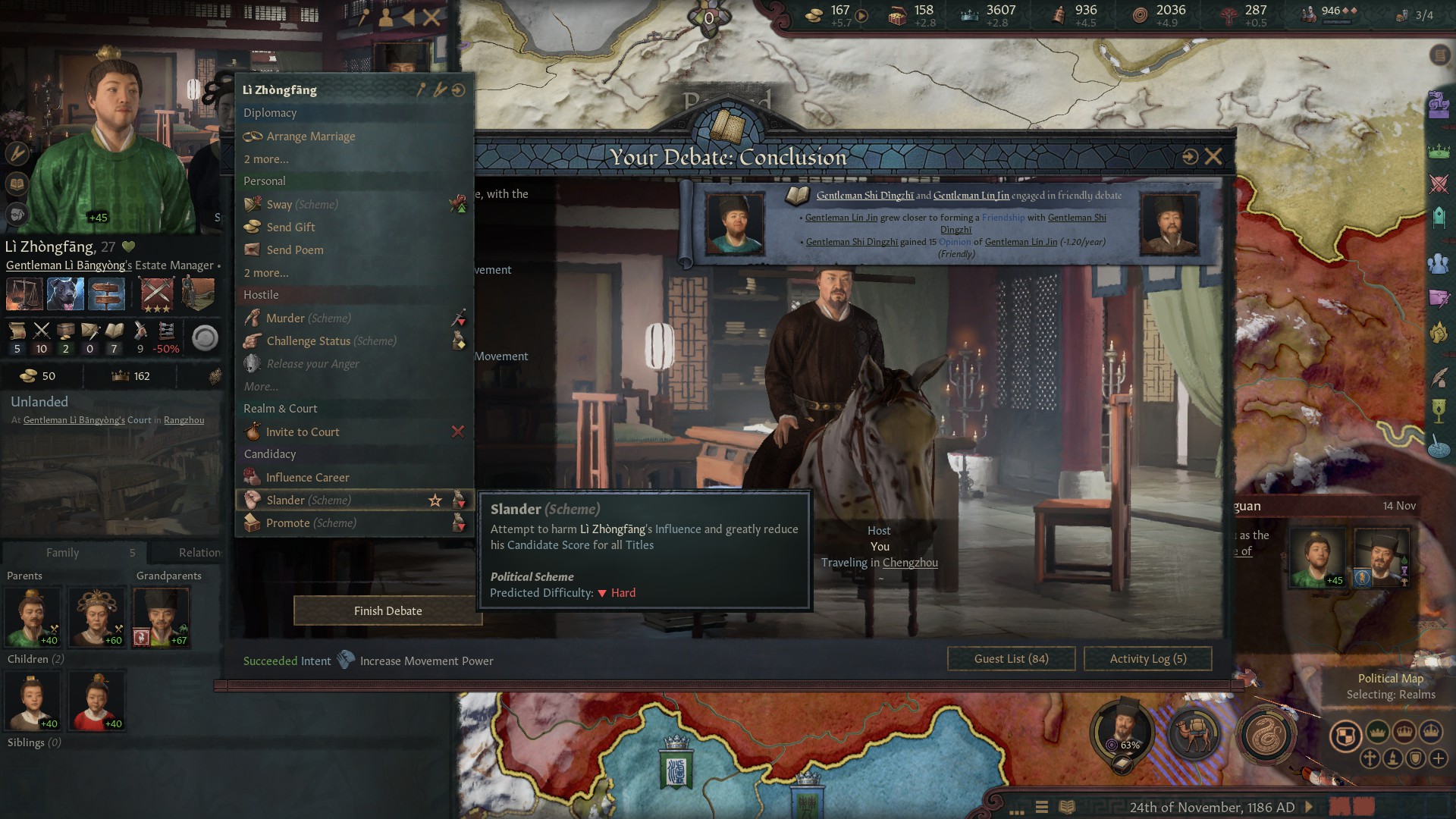1456x819 pixels.
Task: Click the Finish Debate button
Action: tap(388, 611)
